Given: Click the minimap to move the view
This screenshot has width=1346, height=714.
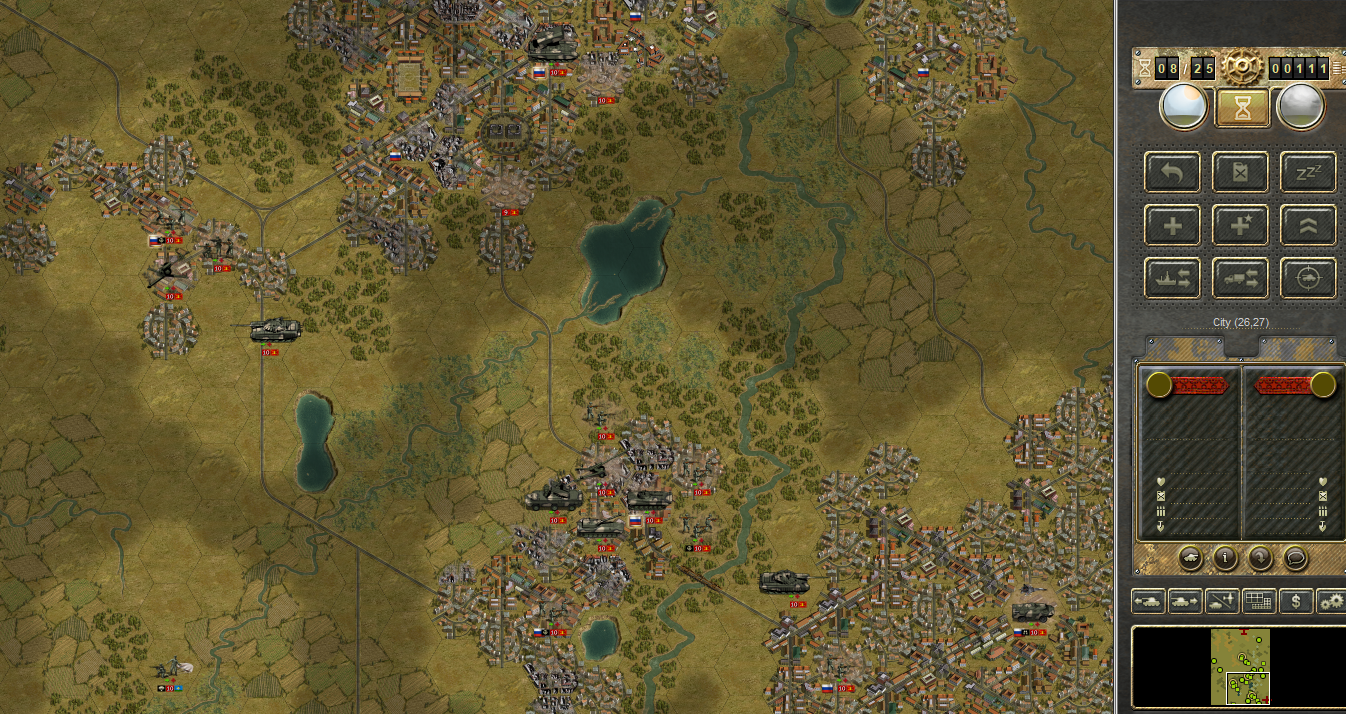Looking at the screenshot, I should pos(1240,666).
